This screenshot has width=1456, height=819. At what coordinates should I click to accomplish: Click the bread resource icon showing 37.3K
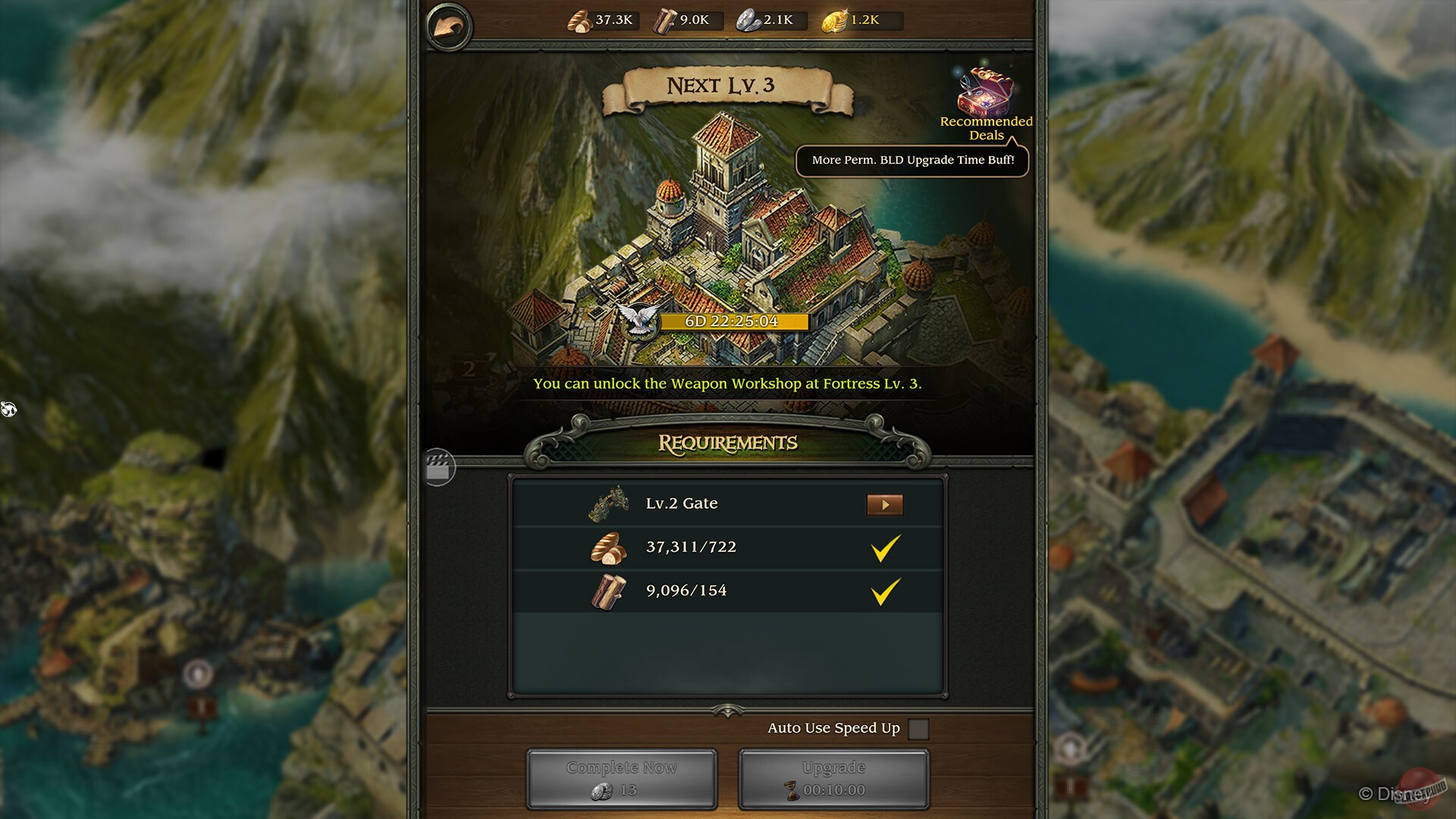click(x=578, y=20)
